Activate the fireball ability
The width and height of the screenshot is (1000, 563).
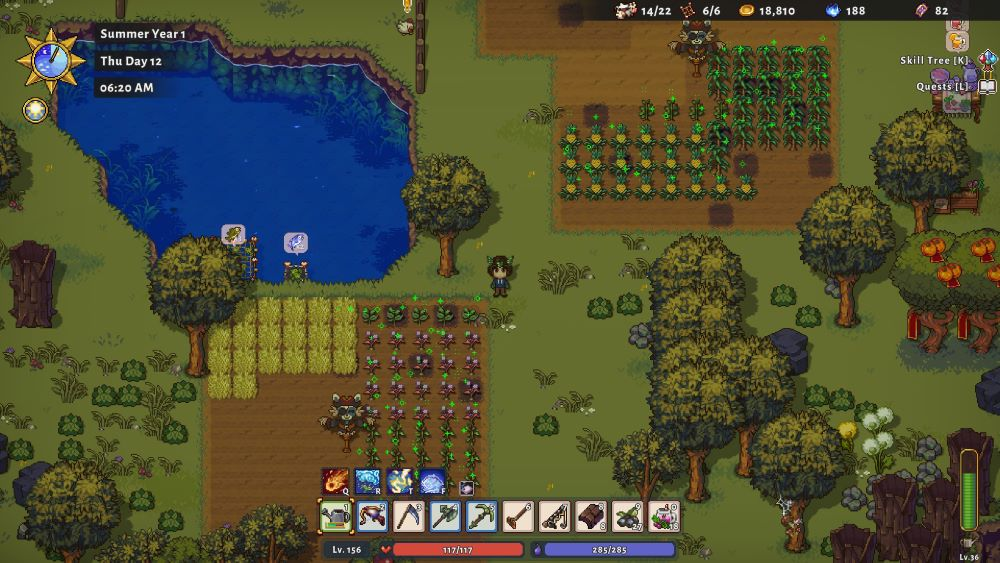(x=335, y=481)
